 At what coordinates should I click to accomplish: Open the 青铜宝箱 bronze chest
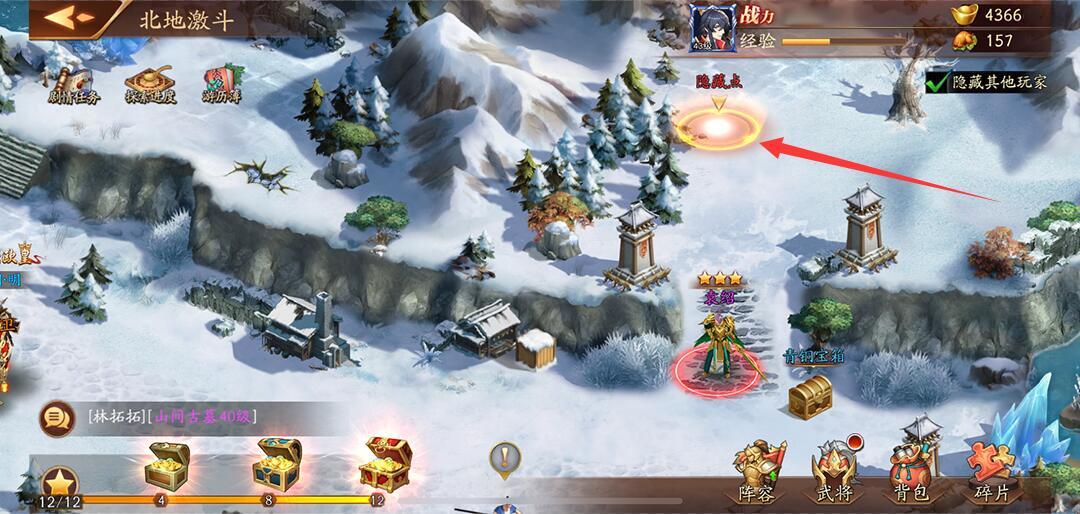coord(810,397)
